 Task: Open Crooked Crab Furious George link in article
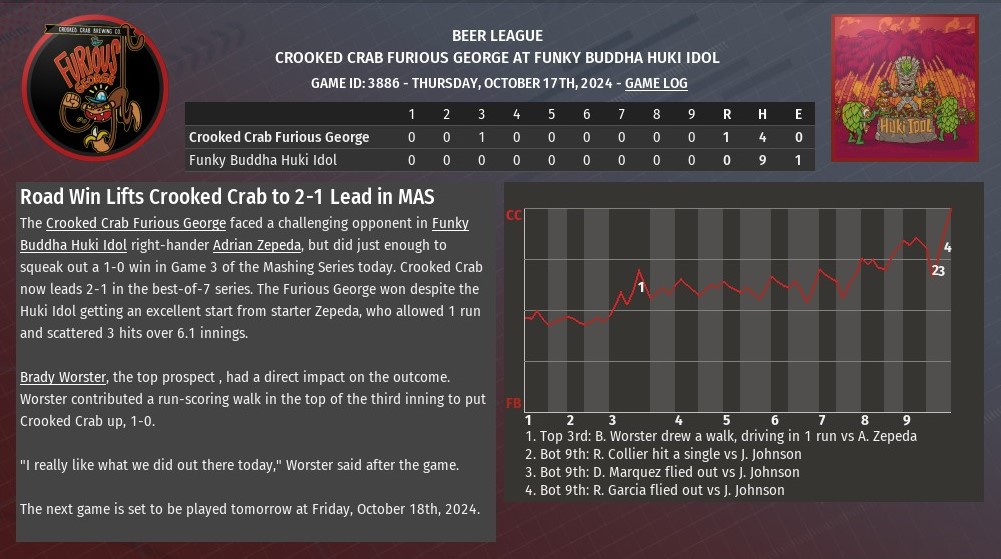coord(136,223)
